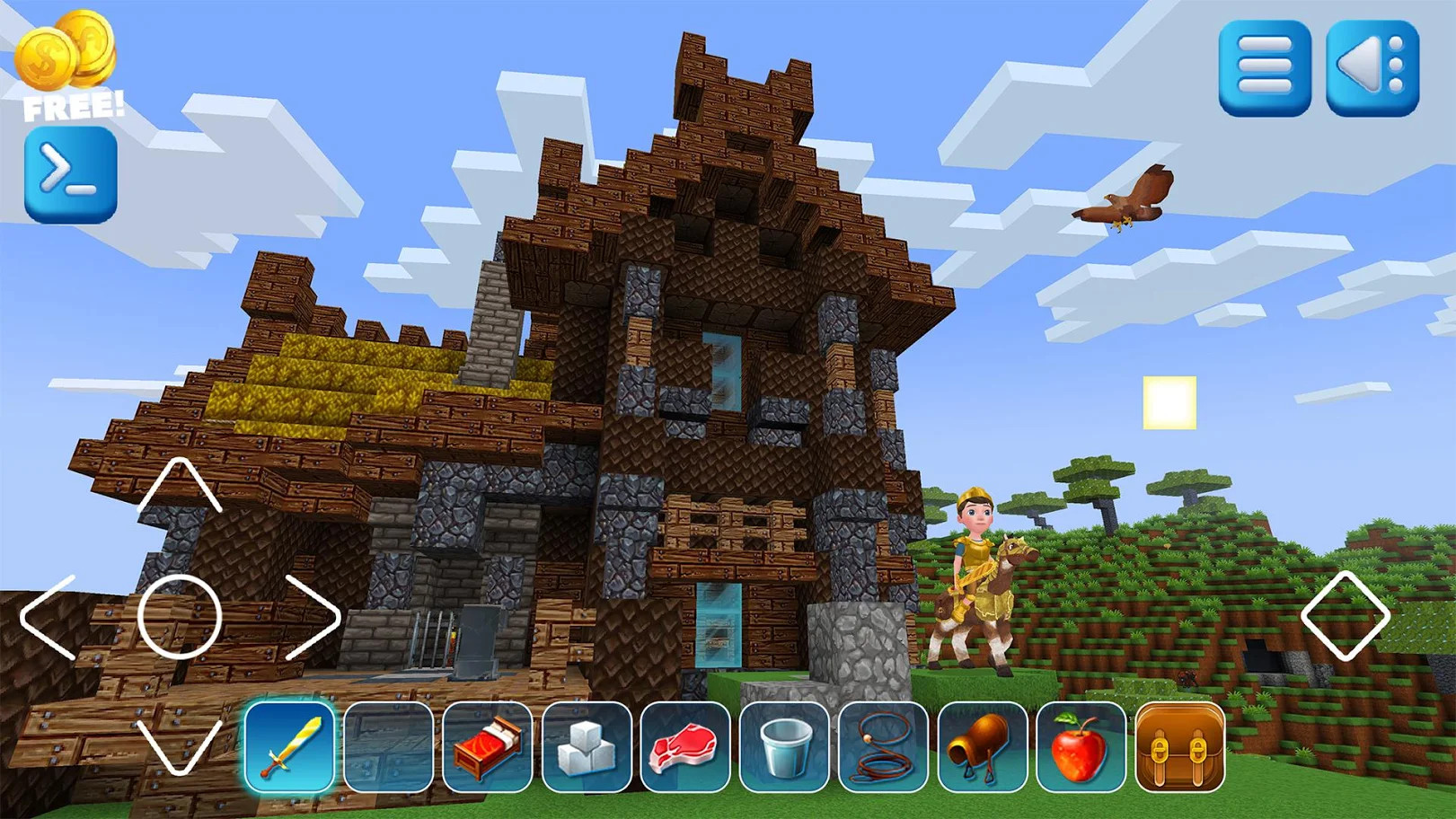Choose the red bed in the hotbar
The height and width of the screenshot is (819, 1456).
pos(488,746)
